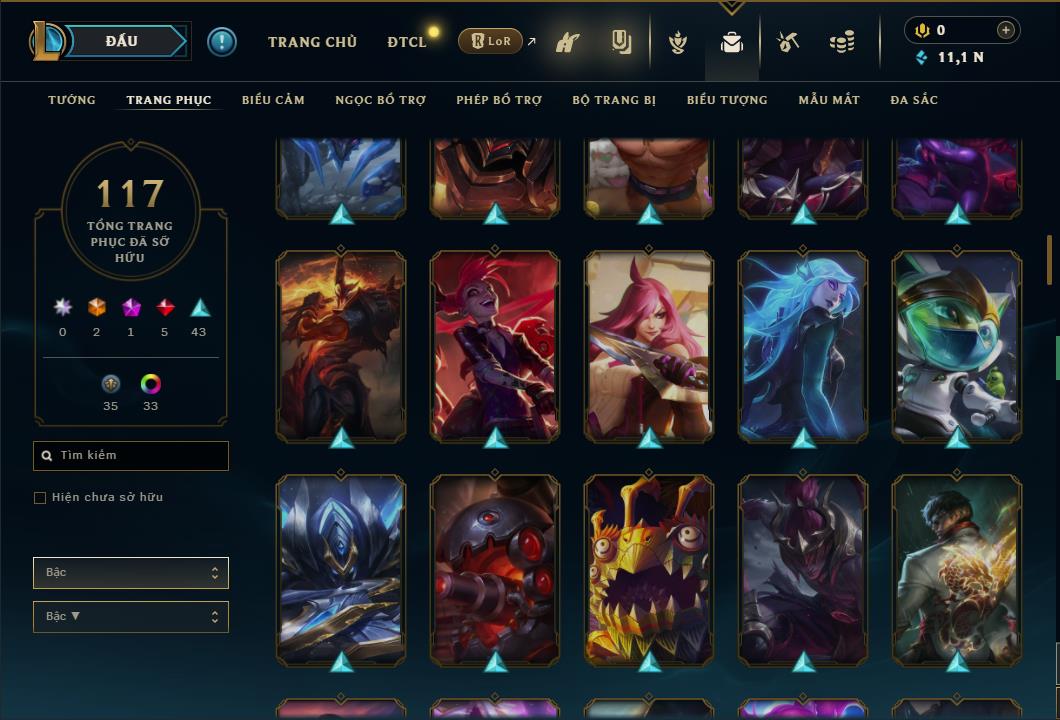The width and height of the screenshot is (1060, 720).
Task: Open the NGỌC BỔ TRỢ tab
Action: click(x=380, y=100)
